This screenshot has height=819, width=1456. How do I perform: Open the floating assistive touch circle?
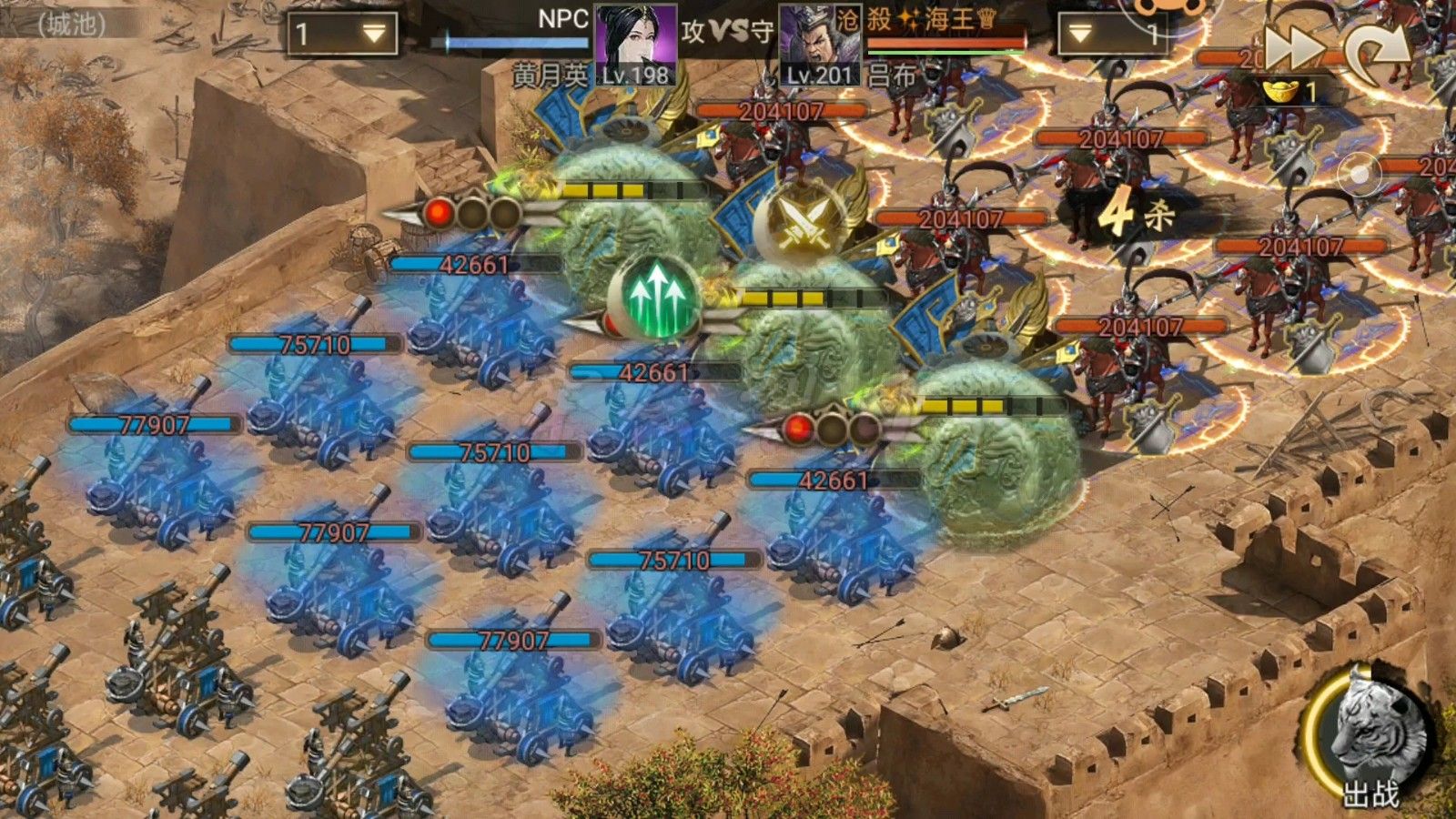(x=1360, y=173)
